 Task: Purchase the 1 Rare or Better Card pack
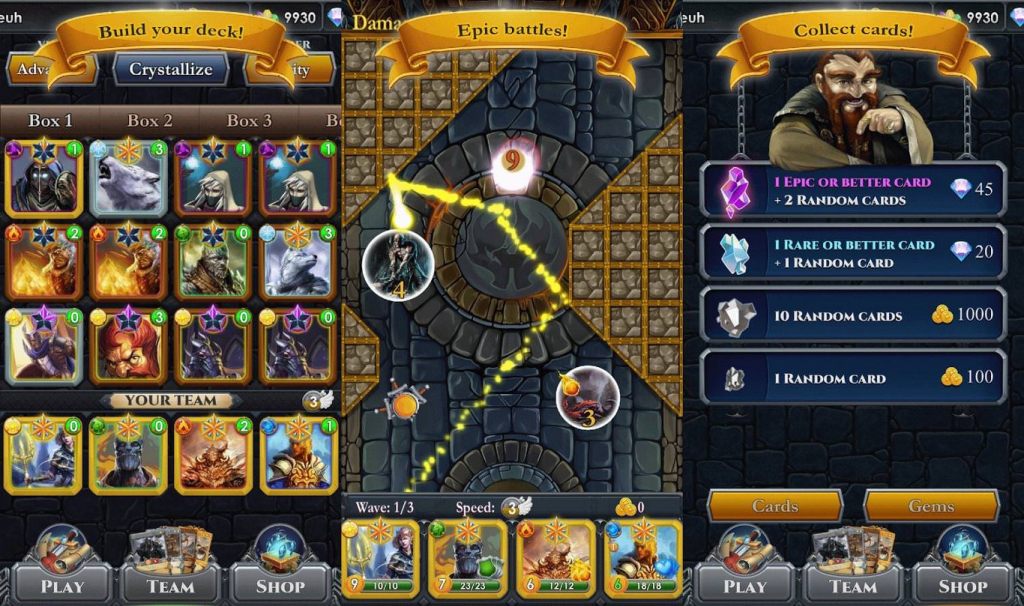(853, 253)
